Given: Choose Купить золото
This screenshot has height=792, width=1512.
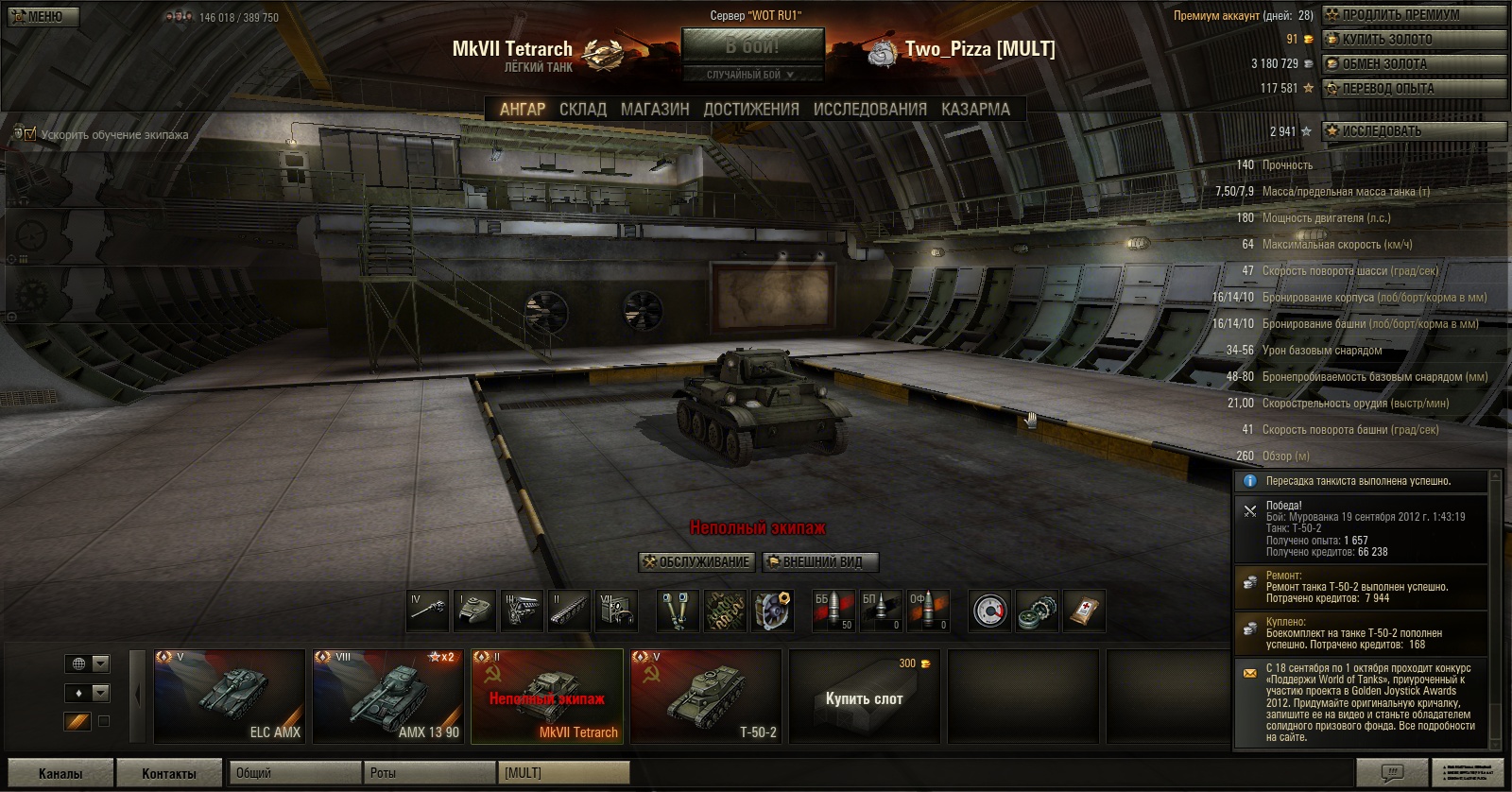Looking at the screenshot, I should tap(1414, 40).
